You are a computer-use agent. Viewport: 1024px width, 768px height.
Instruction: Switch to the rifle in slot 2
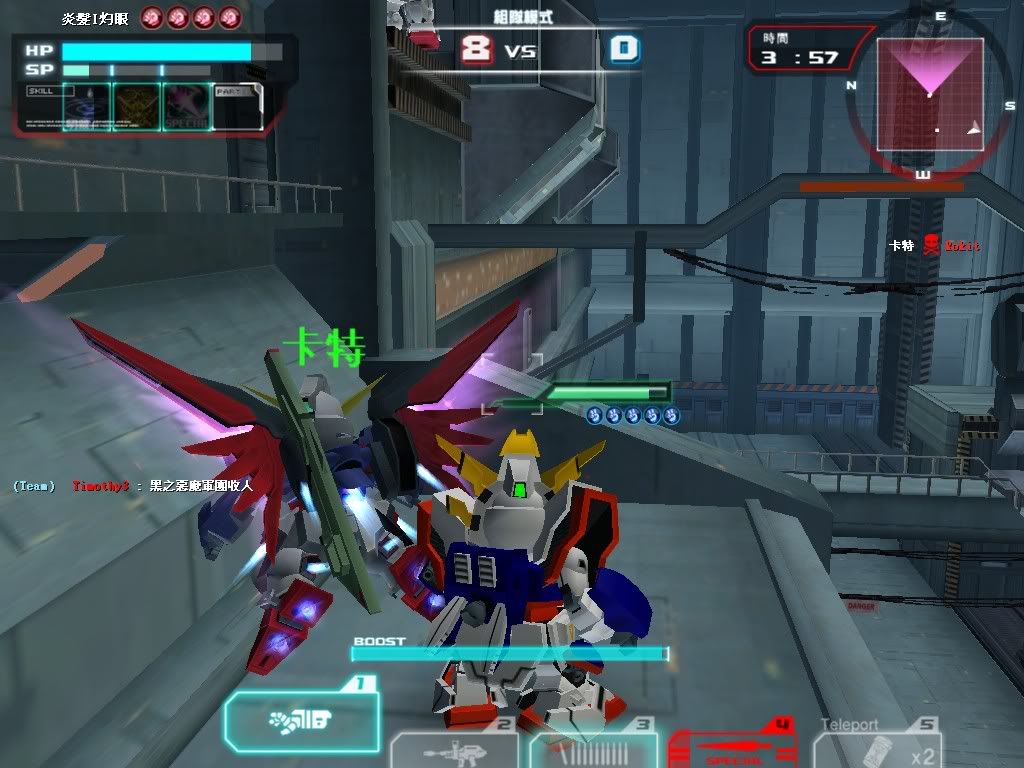pos(454,750)
